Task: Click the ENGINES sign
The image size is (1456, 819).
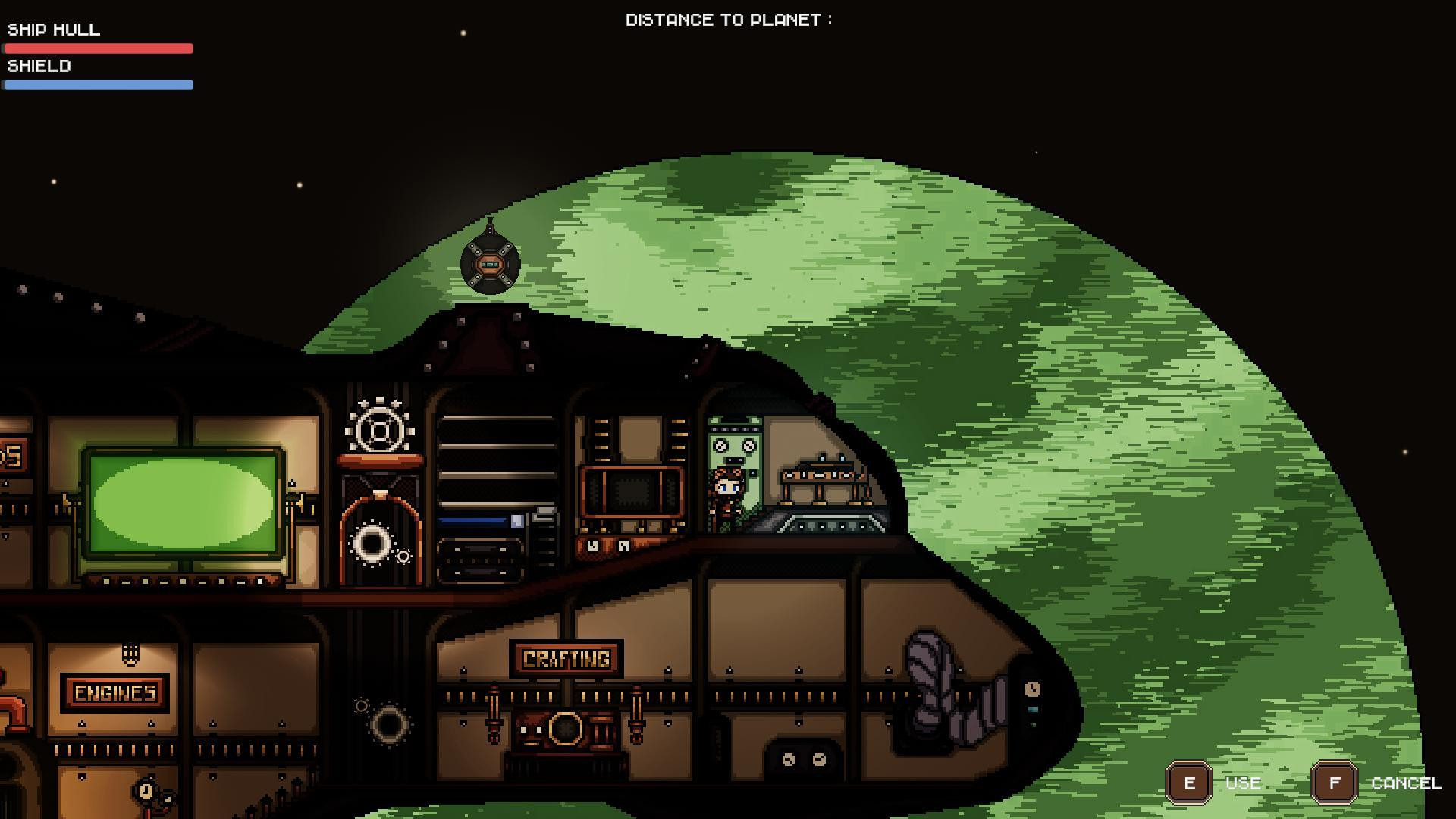Action: 115,692
